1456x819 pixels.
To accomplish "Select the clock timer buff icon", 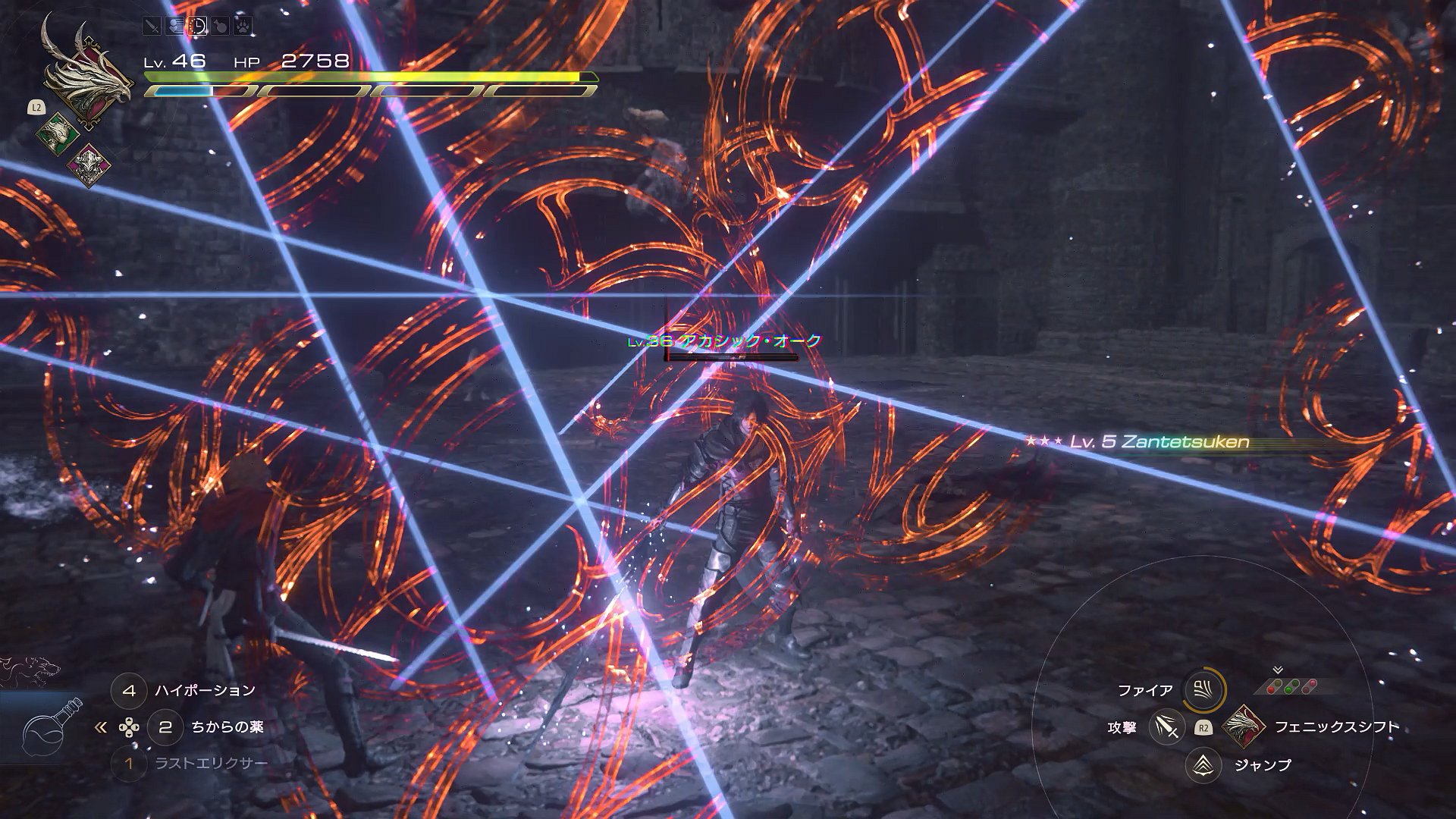I will (x=197, y=27).
